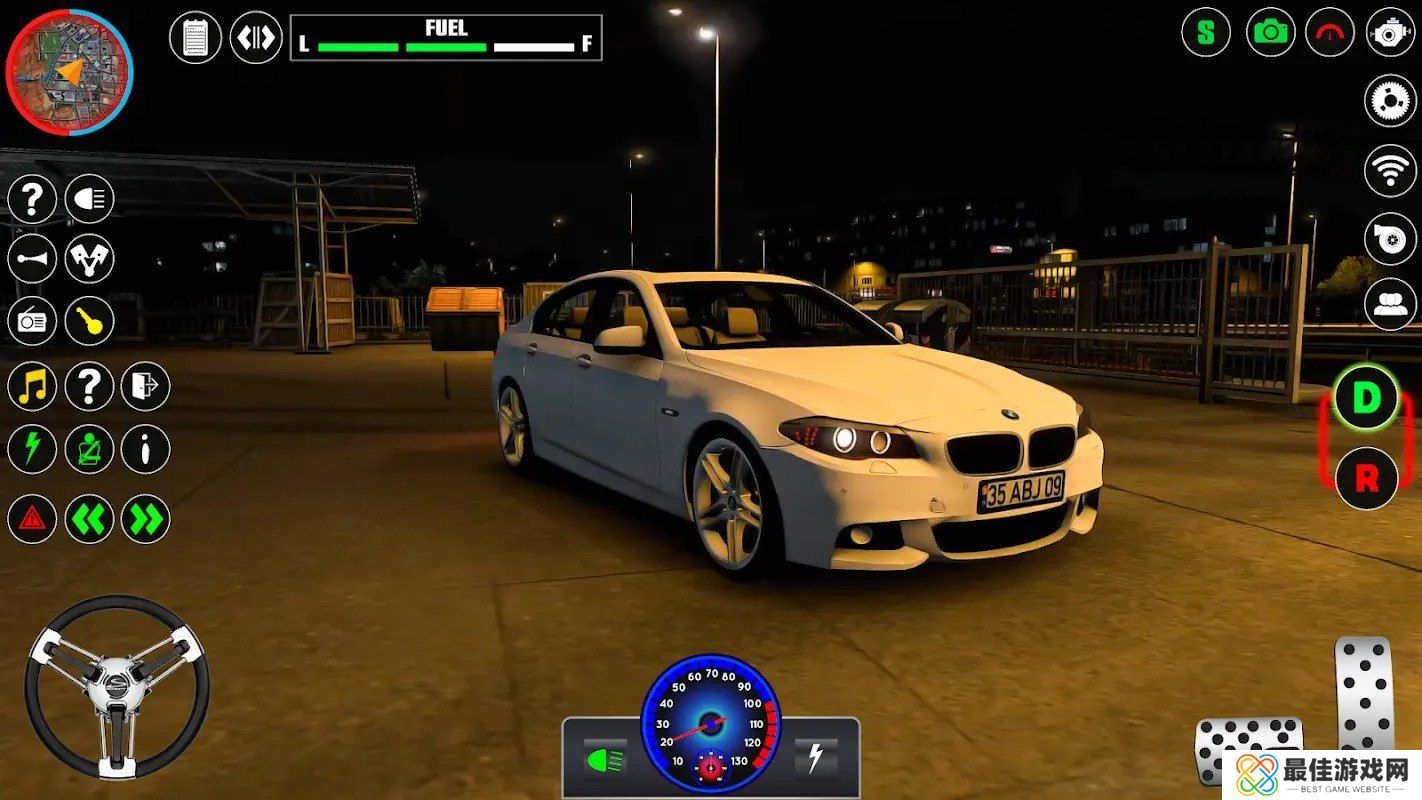Tap the engine icon button

tap(1390, 32)
